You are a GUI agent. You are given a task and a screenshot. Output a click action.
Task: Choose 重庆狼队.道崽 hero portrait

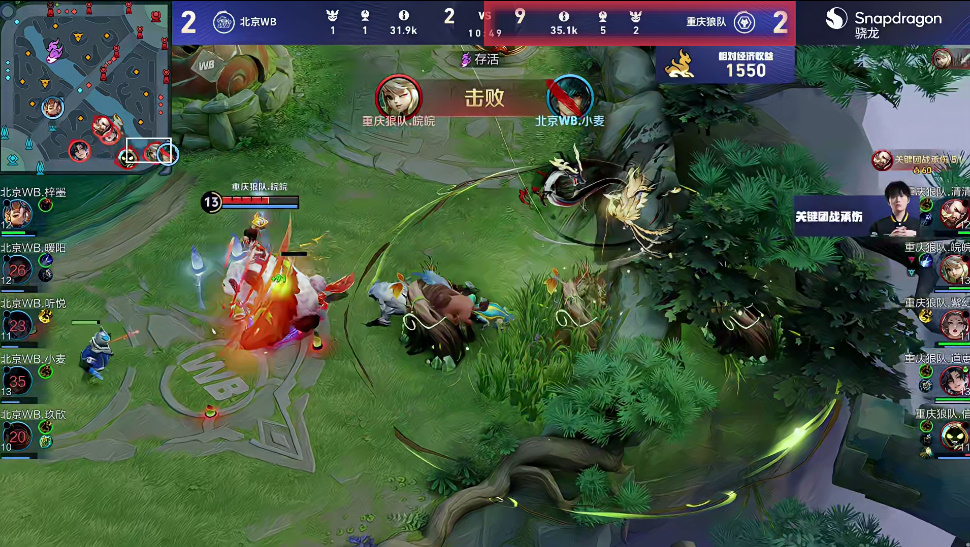click(953, 380)
